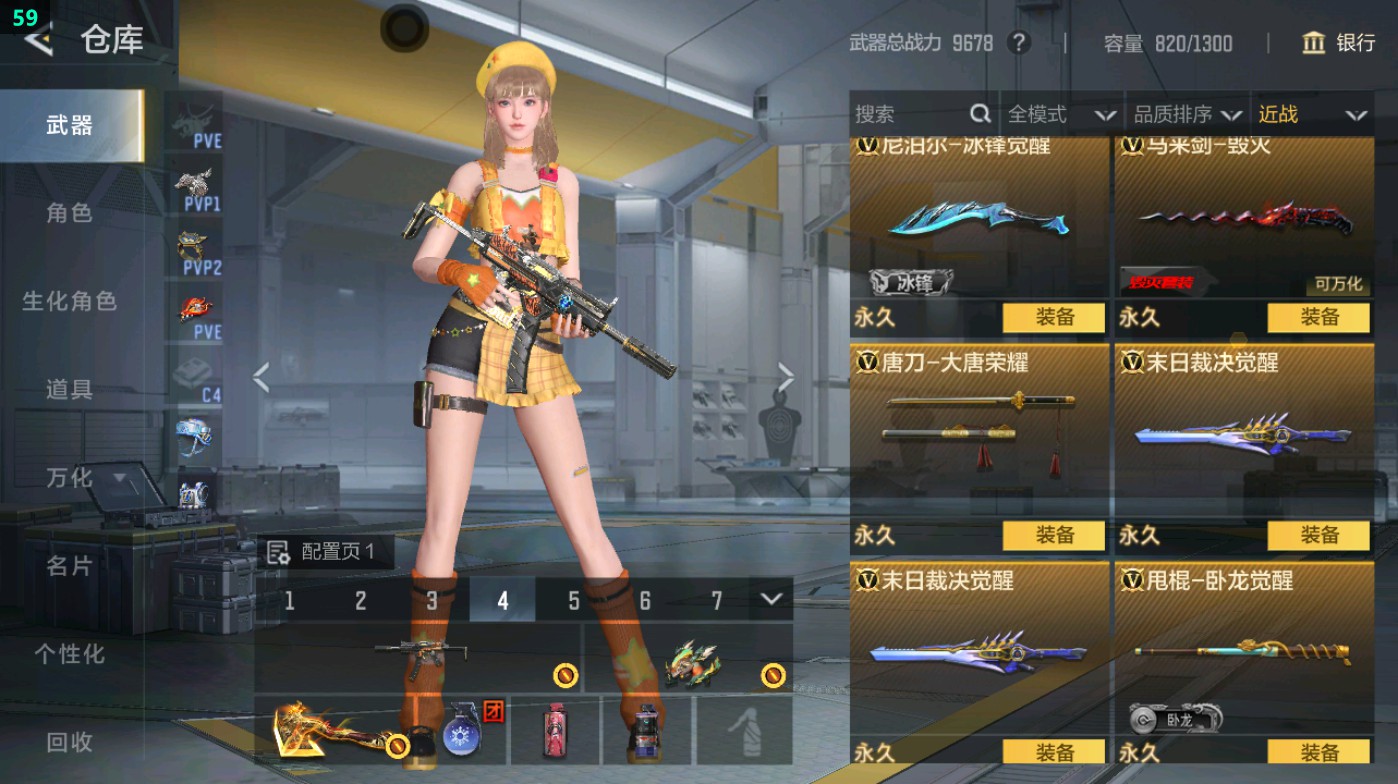Select the frost grenade loadout slot
The width and height of the screenshot is (1398, 784).
point(461,737)
